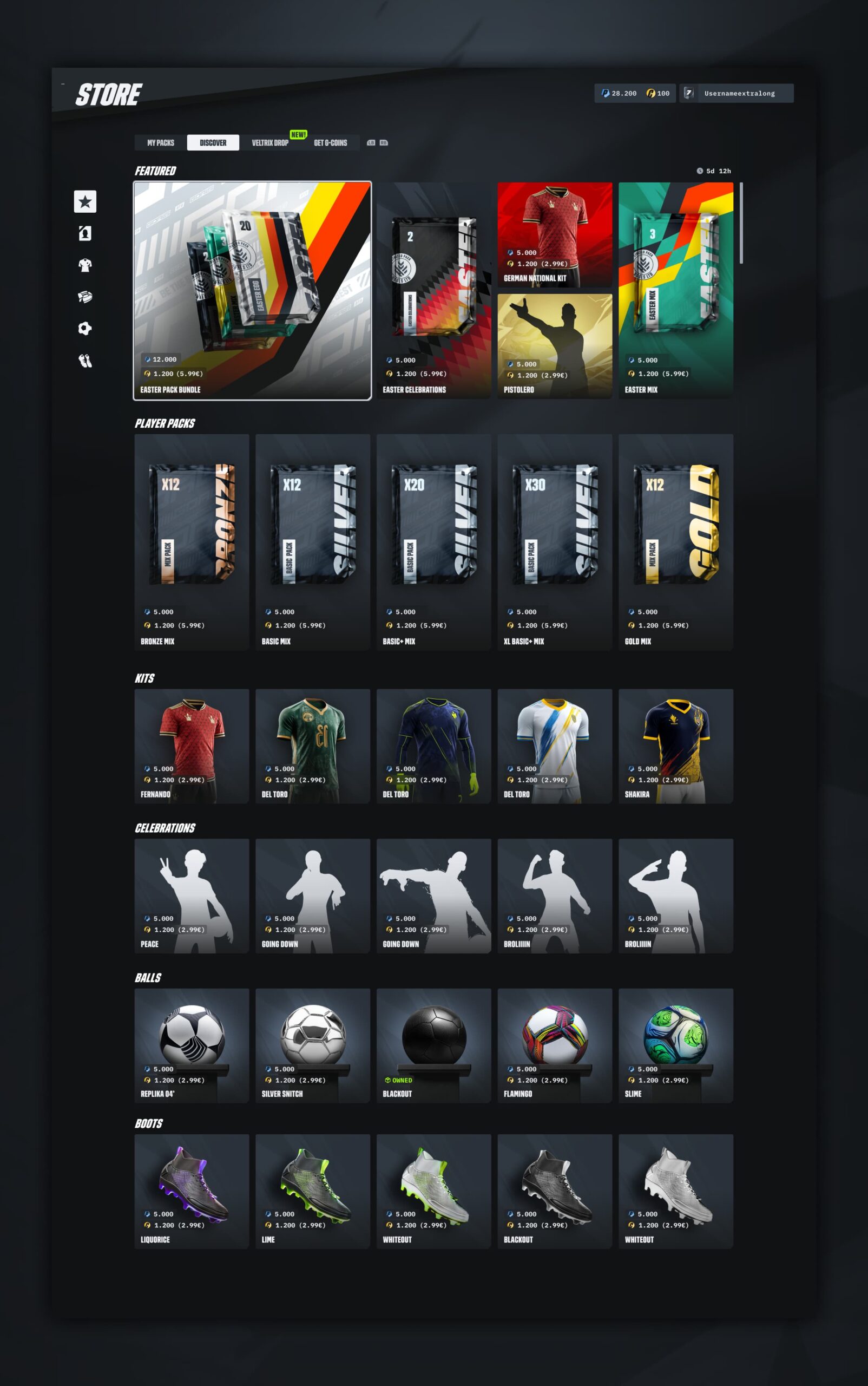Select the star Featured icon in sidebar
Screen dimensions: 868x1386
pyautogui.click(x=85, y=201)
